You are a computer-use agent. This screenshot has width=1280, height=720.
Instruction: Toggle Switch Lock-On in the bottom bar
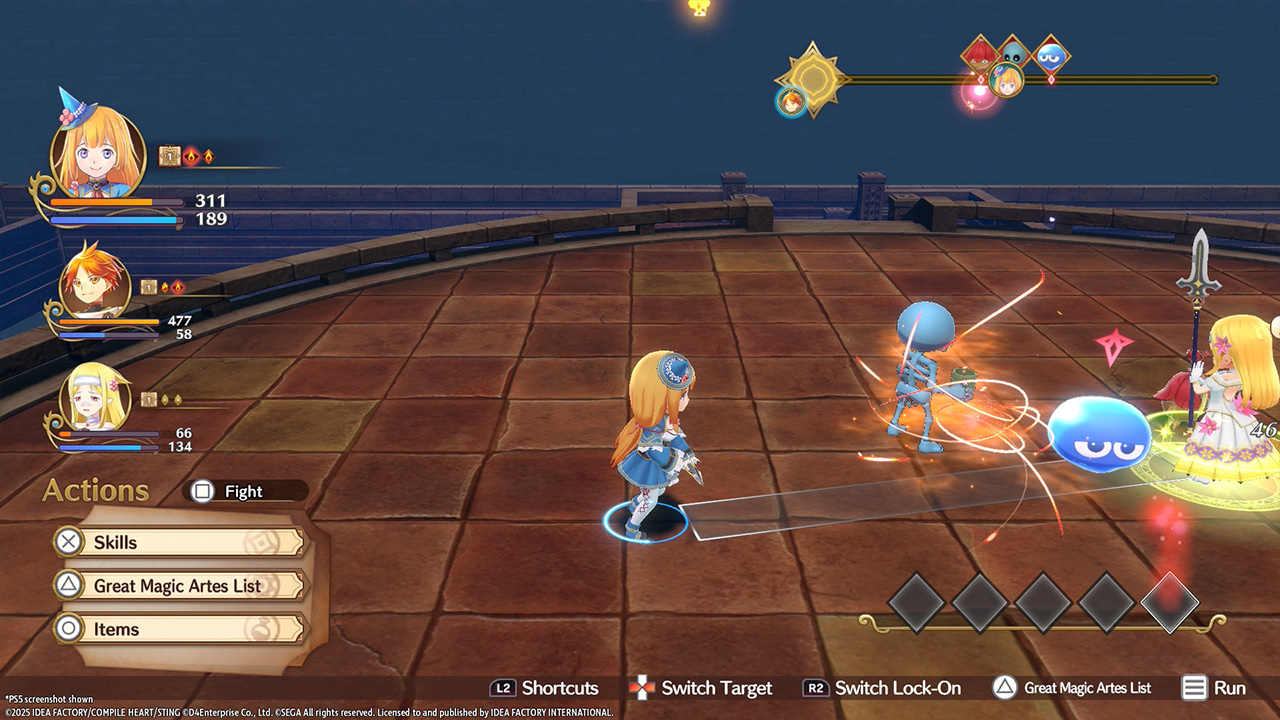882,688
